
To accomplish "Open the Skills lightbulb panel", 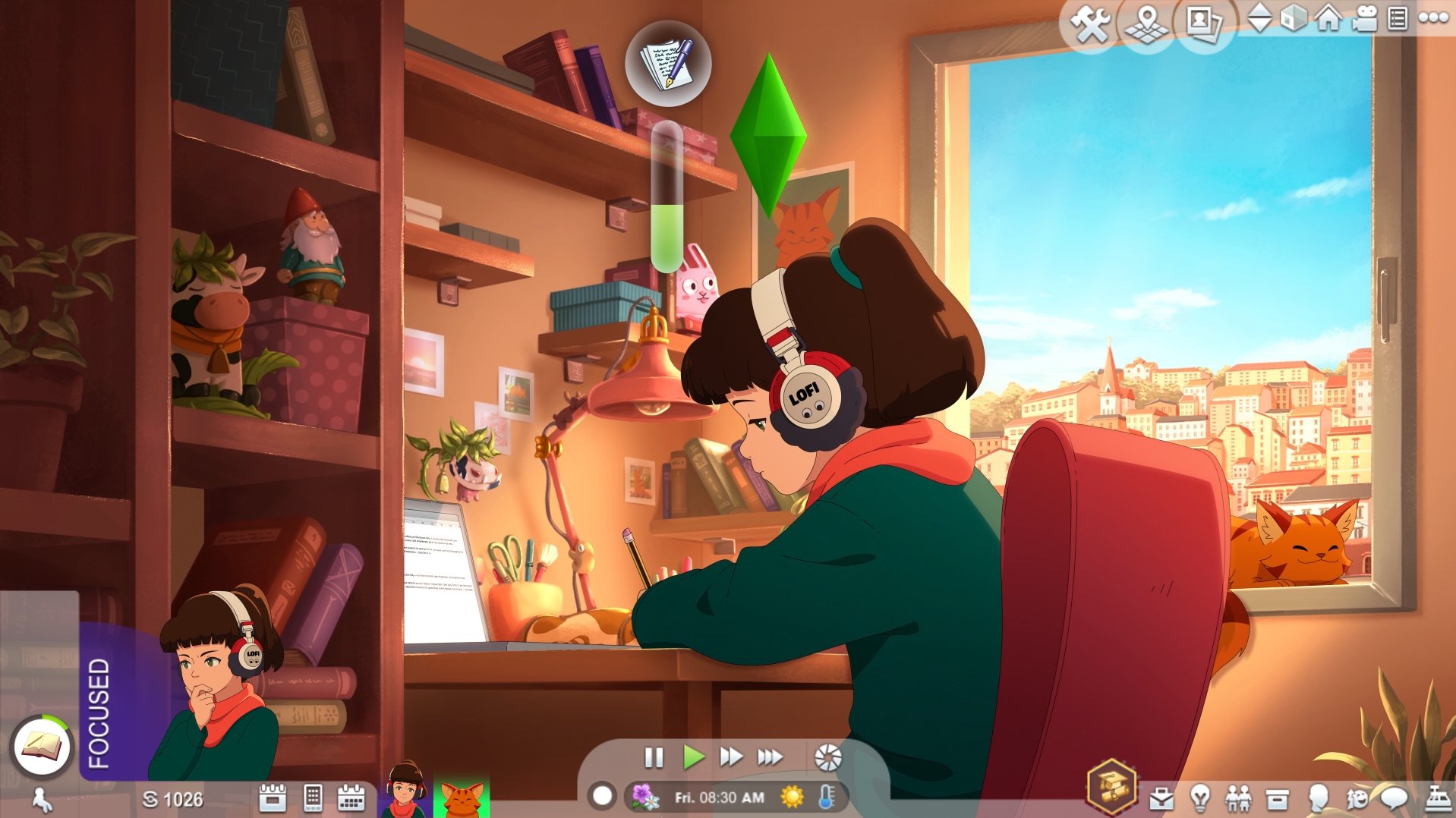I will pos(1200,799).
